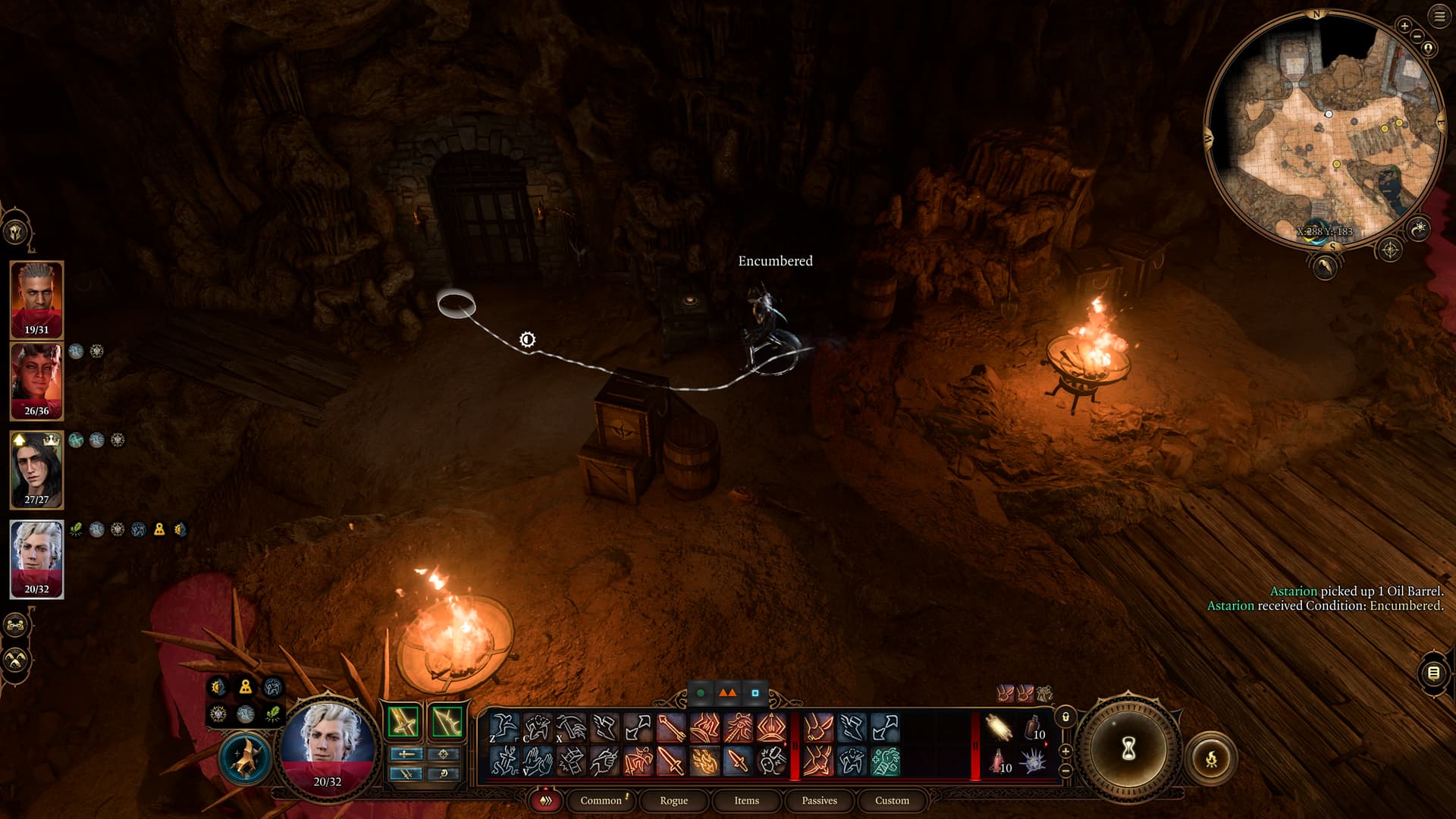Show the Passives hotbar tab

tap(819, 800)
